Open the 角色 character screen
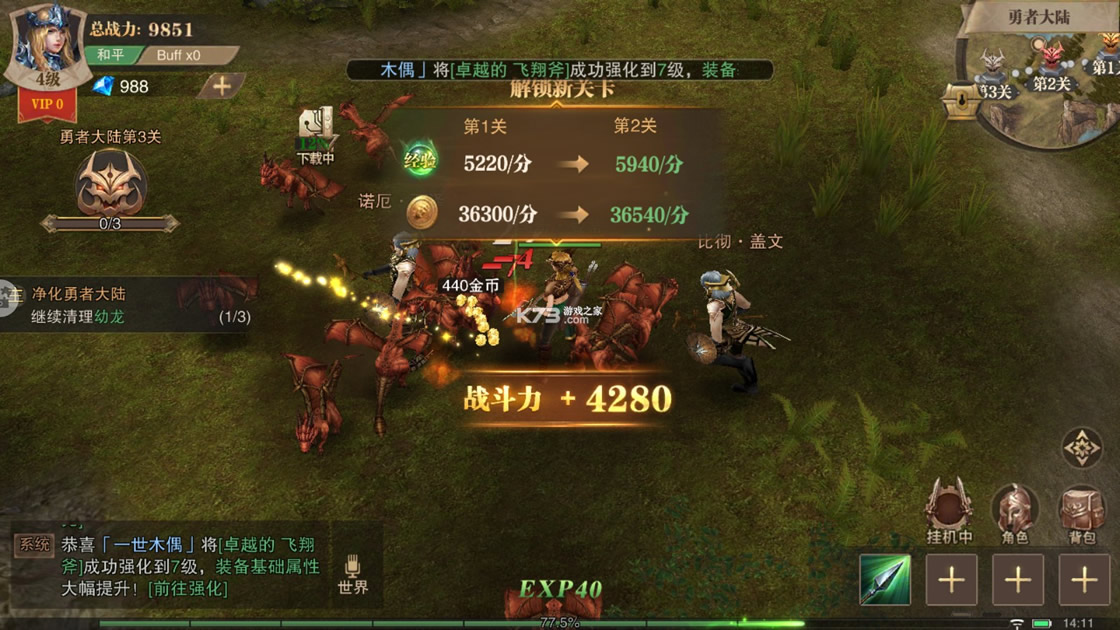Image resolution: width=1120 pixels, height=630 pixels. [1015, 512]
